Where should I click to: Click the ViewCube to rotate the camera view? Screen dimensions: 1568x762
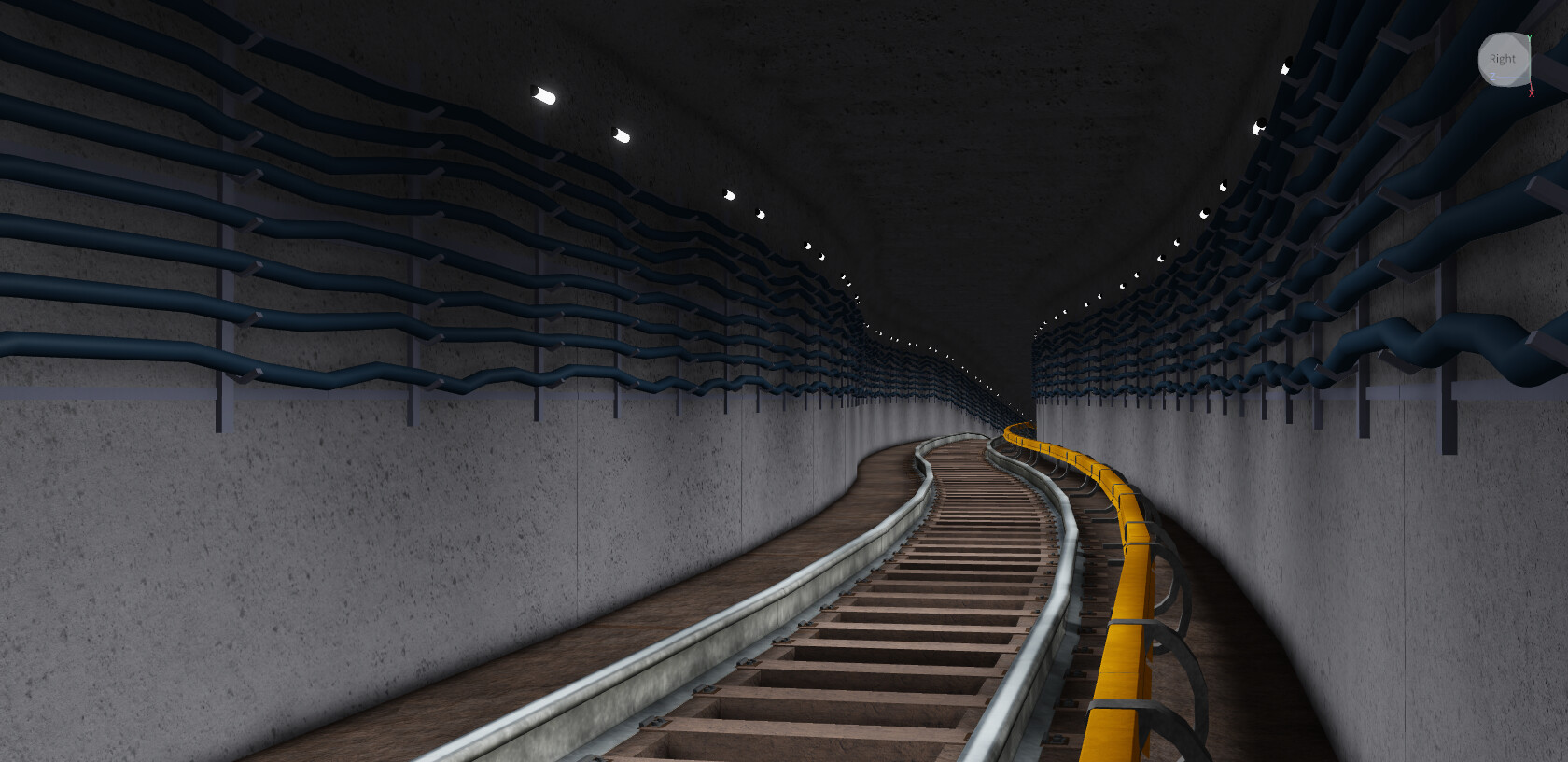(x=1503, y=59)
